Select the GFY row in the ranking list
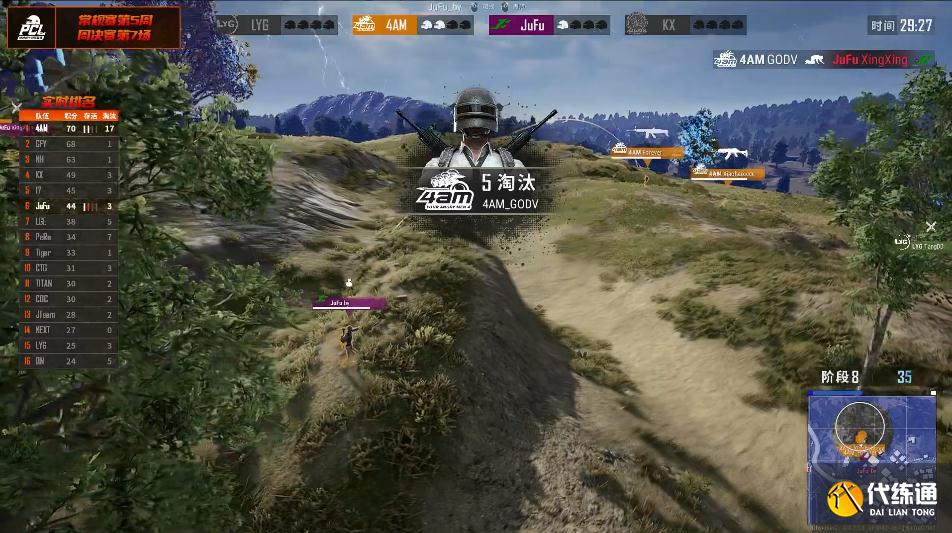 pos(68,144)
